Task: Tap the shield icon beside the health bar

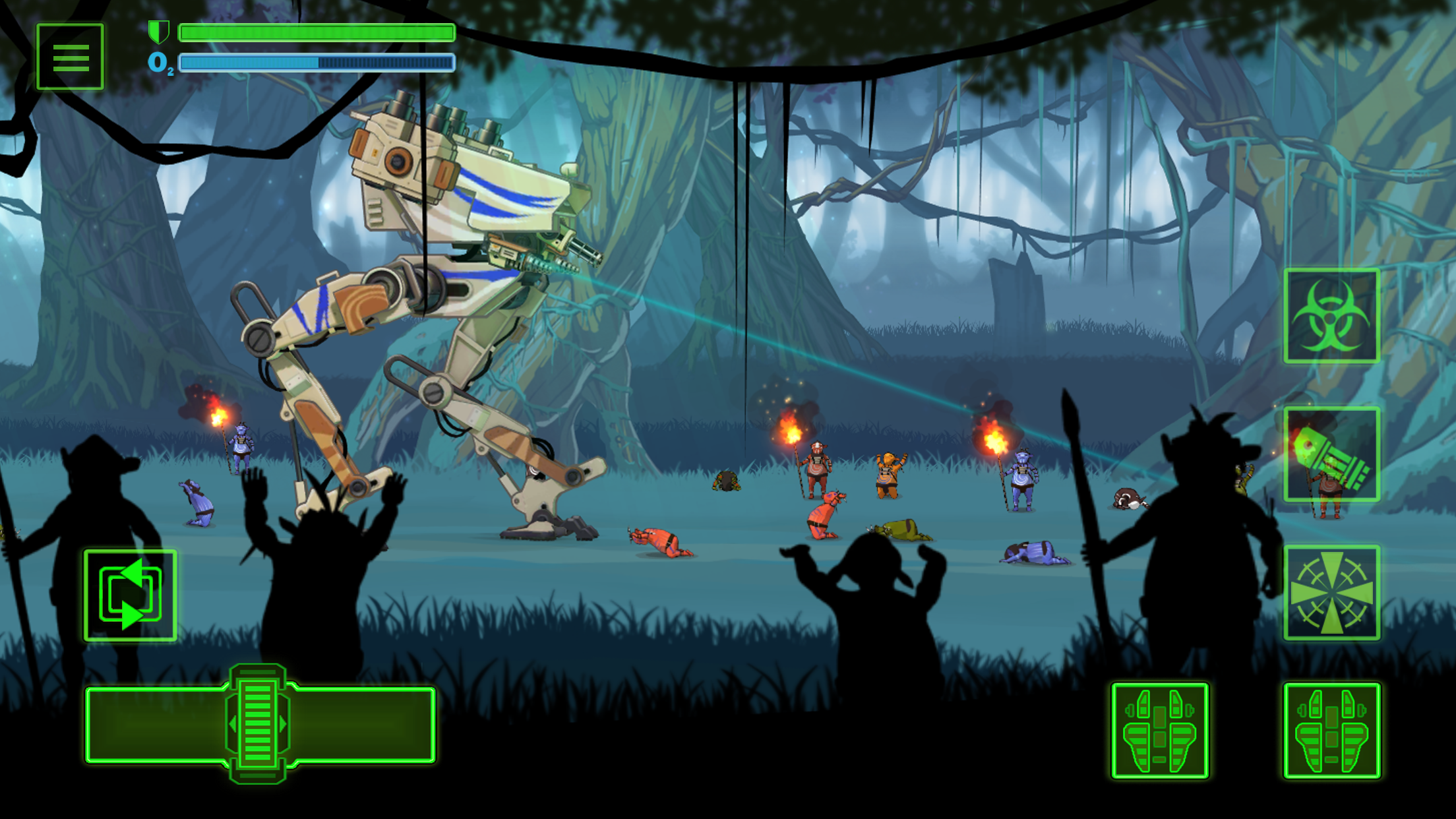Action: pyautogui.click(x=158, y=30)
